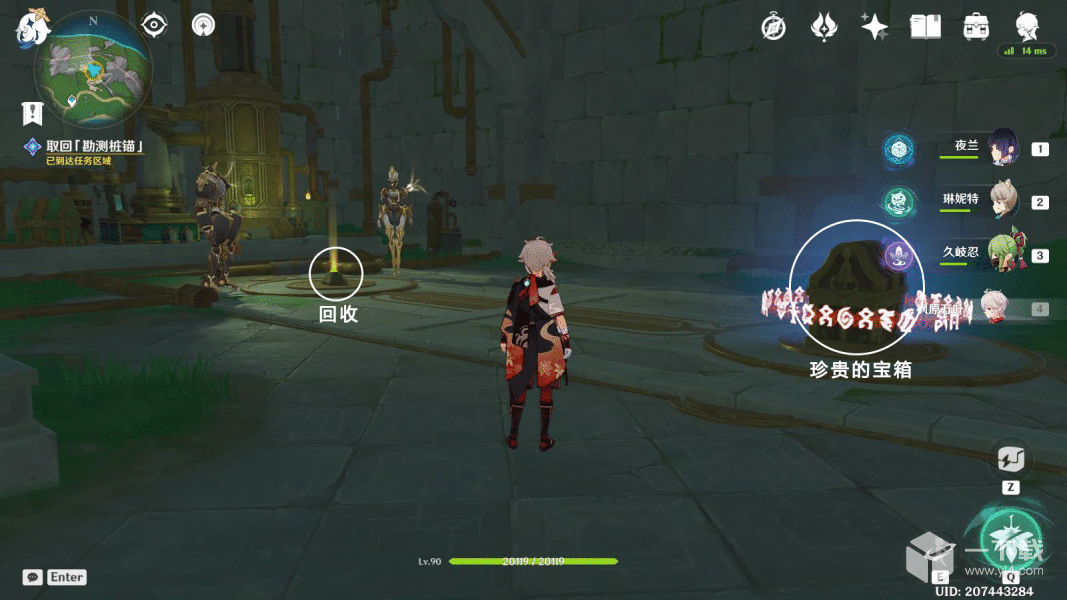
Task: Open the Paimon menu
Action: coord(31,27)
